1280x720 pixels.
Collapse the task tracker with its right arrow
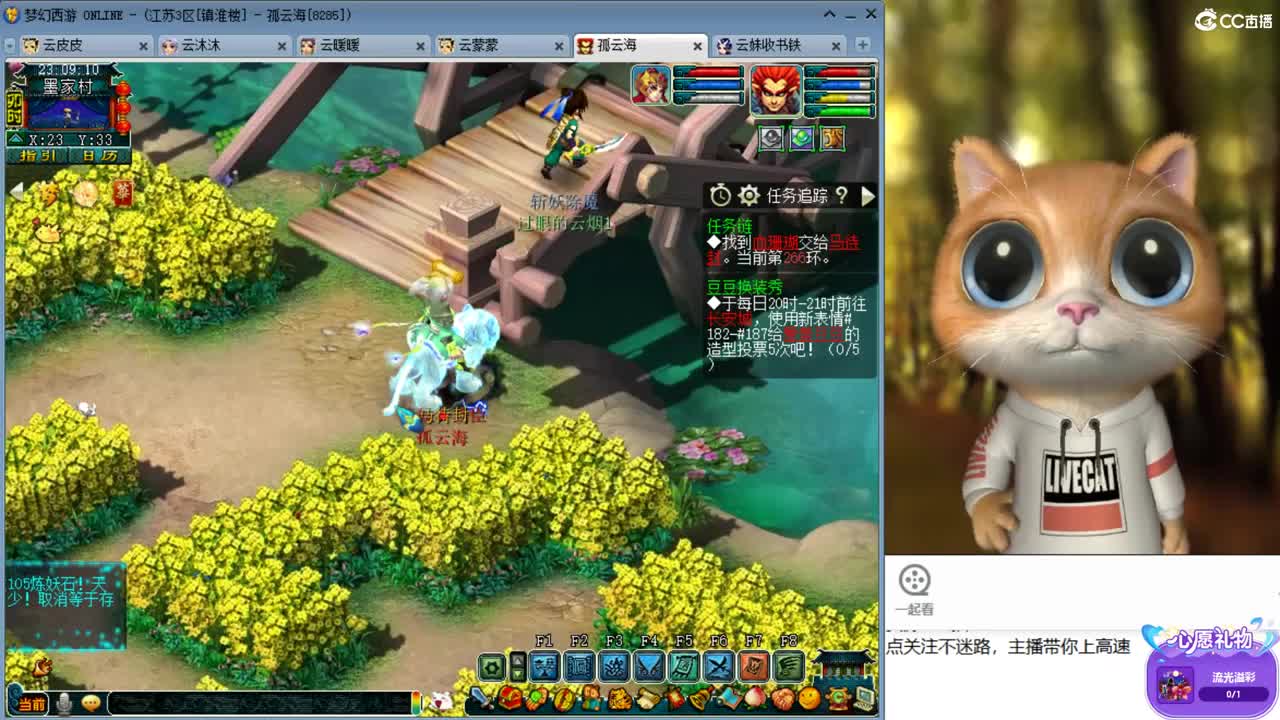tap(868, 196)
